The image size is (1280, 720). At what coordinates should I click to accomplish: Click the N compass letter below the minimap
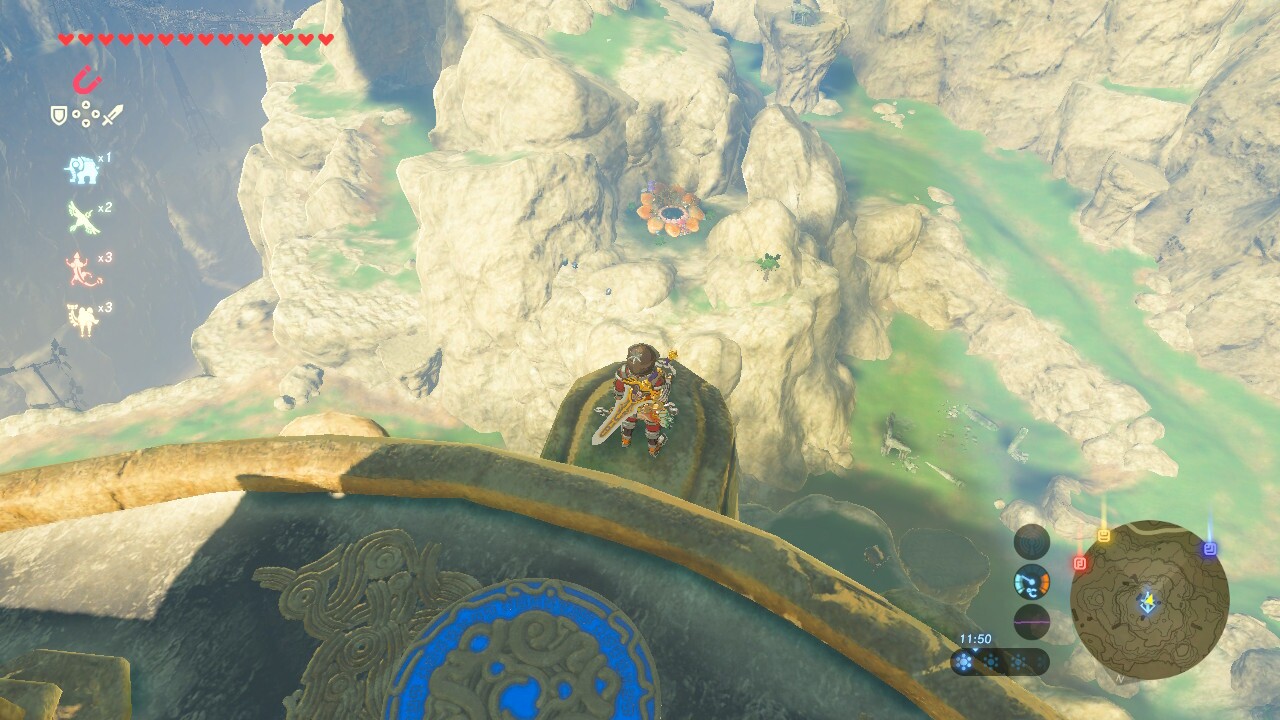1119,677
